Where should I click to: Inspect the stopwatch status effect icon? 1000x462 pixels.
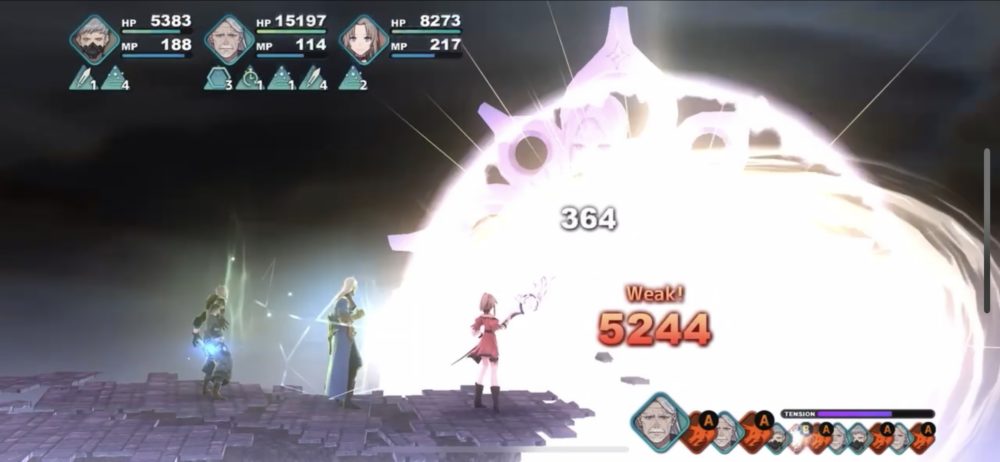click(x=248, y=78)
